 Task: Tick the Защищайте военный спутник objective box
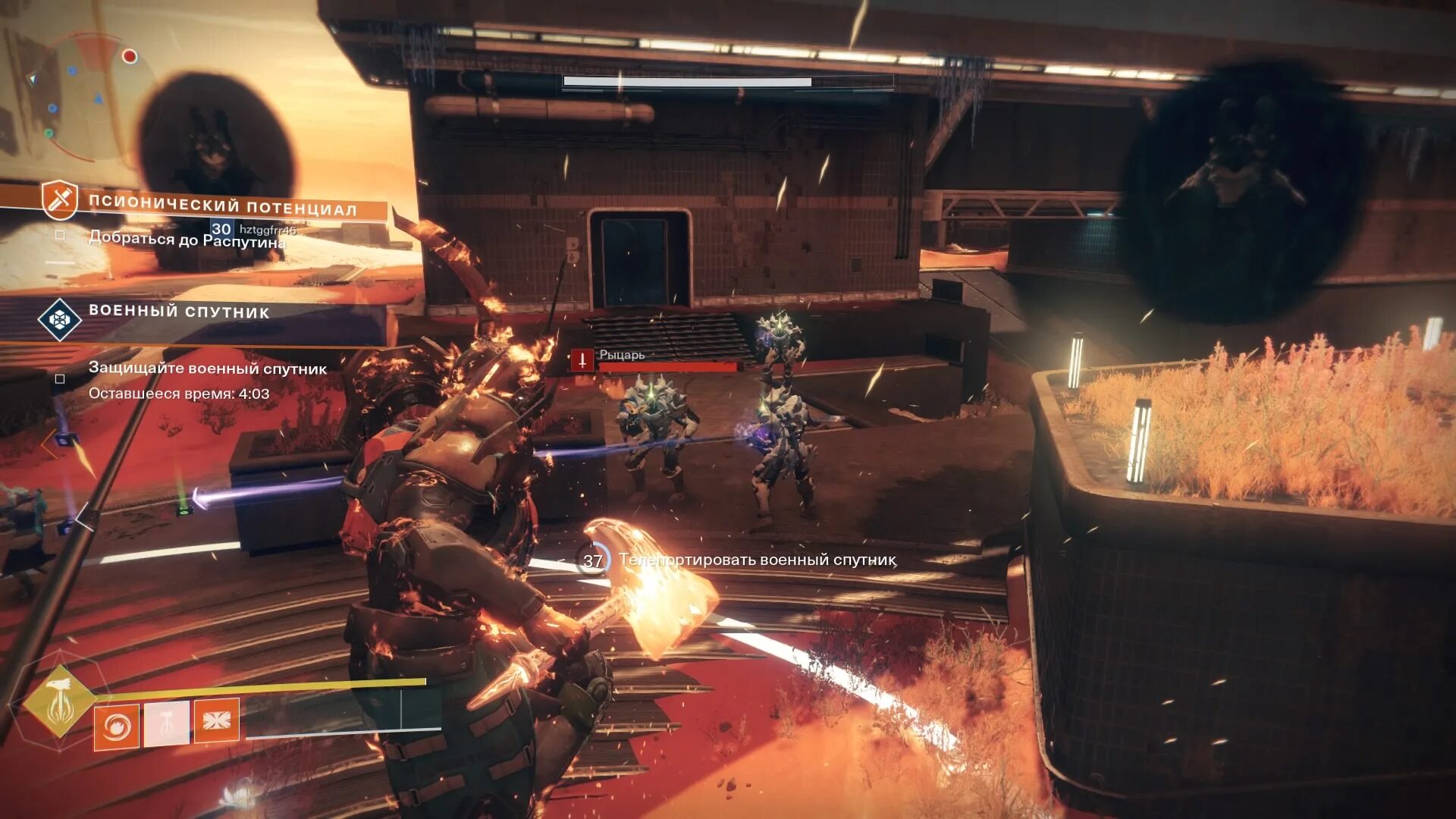click(60, 378)
